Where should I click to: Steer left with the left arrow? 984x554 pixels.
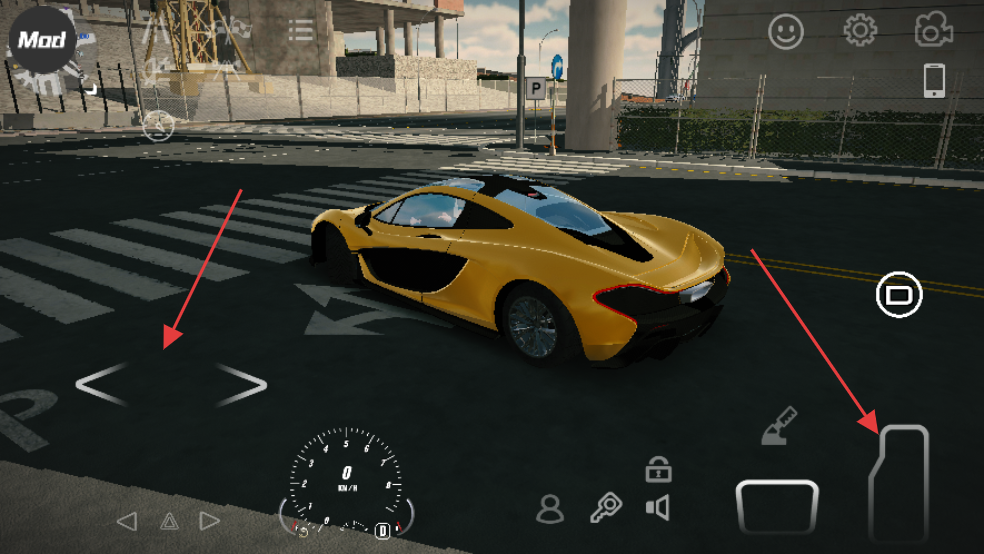click(x=102, y=385)
